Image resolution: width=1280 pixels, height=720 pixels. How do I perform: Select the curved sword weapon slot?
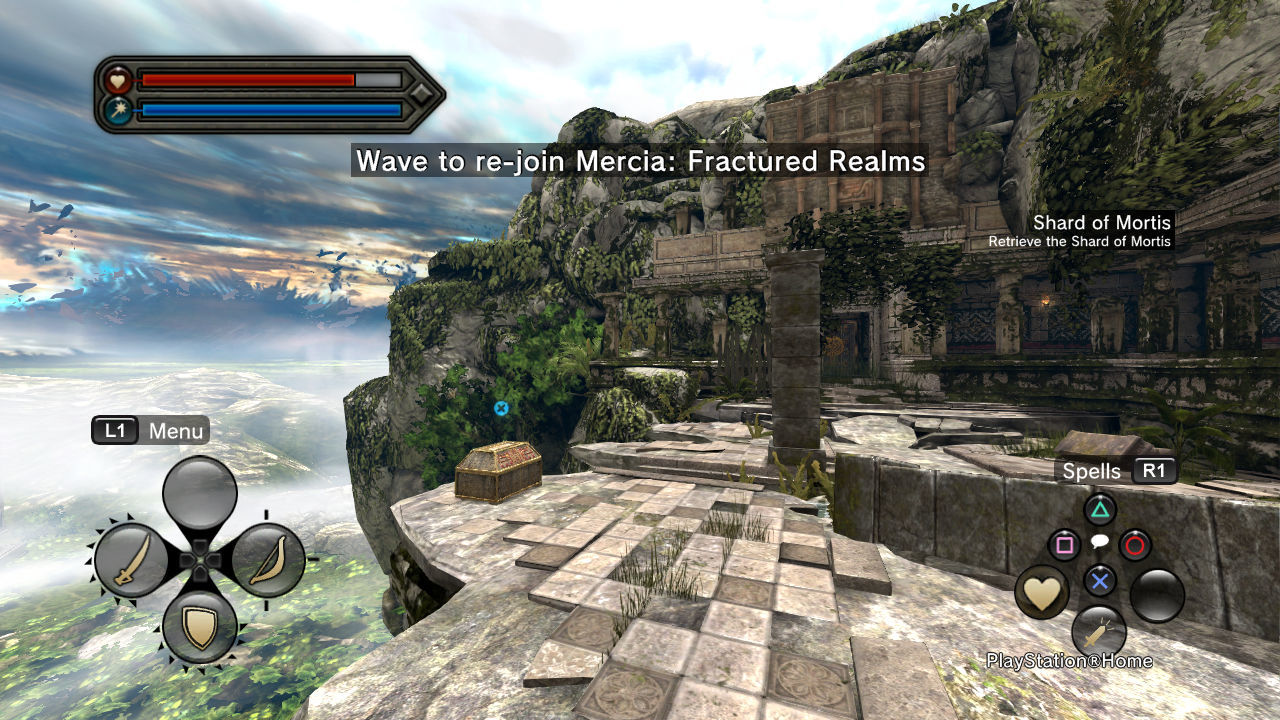tap(132, 560)
